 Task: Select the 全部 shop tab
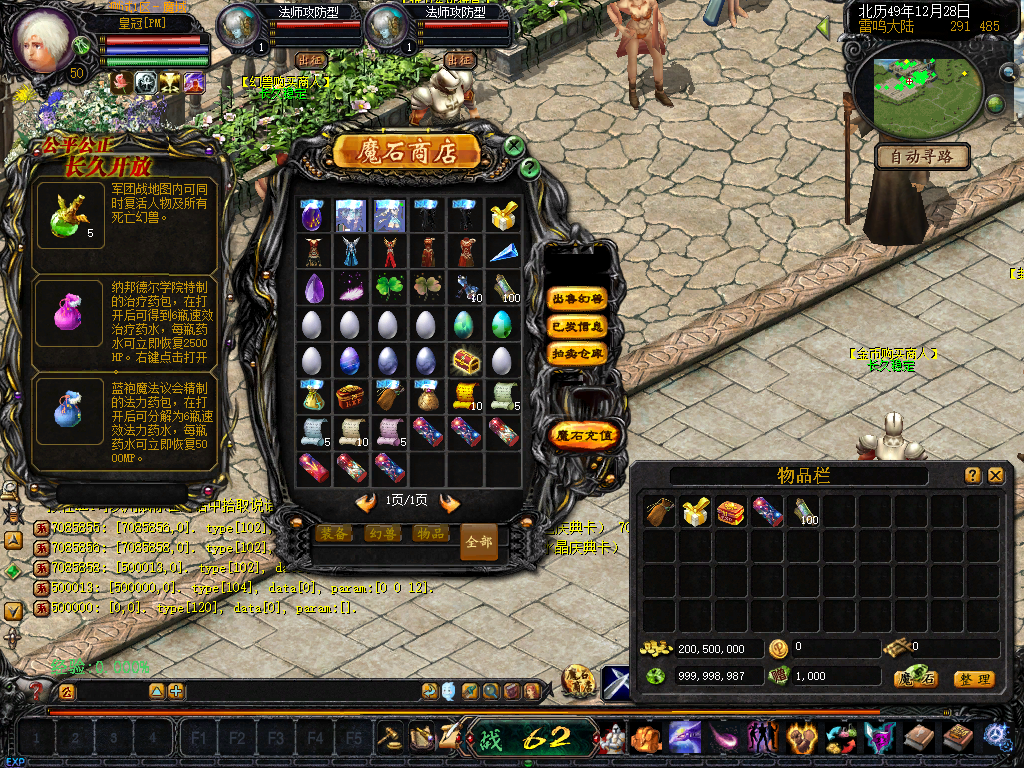[x=479, y=541]
